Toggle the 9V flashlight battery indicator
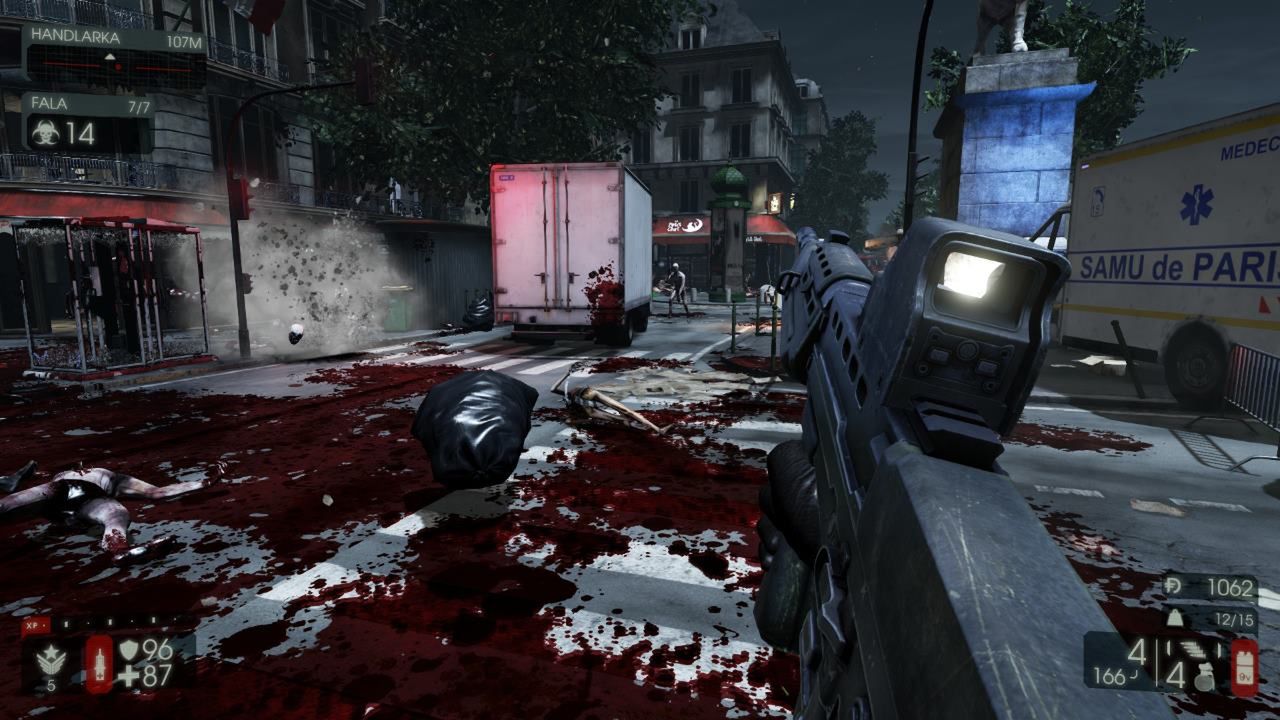 (x=1246, y=671)
